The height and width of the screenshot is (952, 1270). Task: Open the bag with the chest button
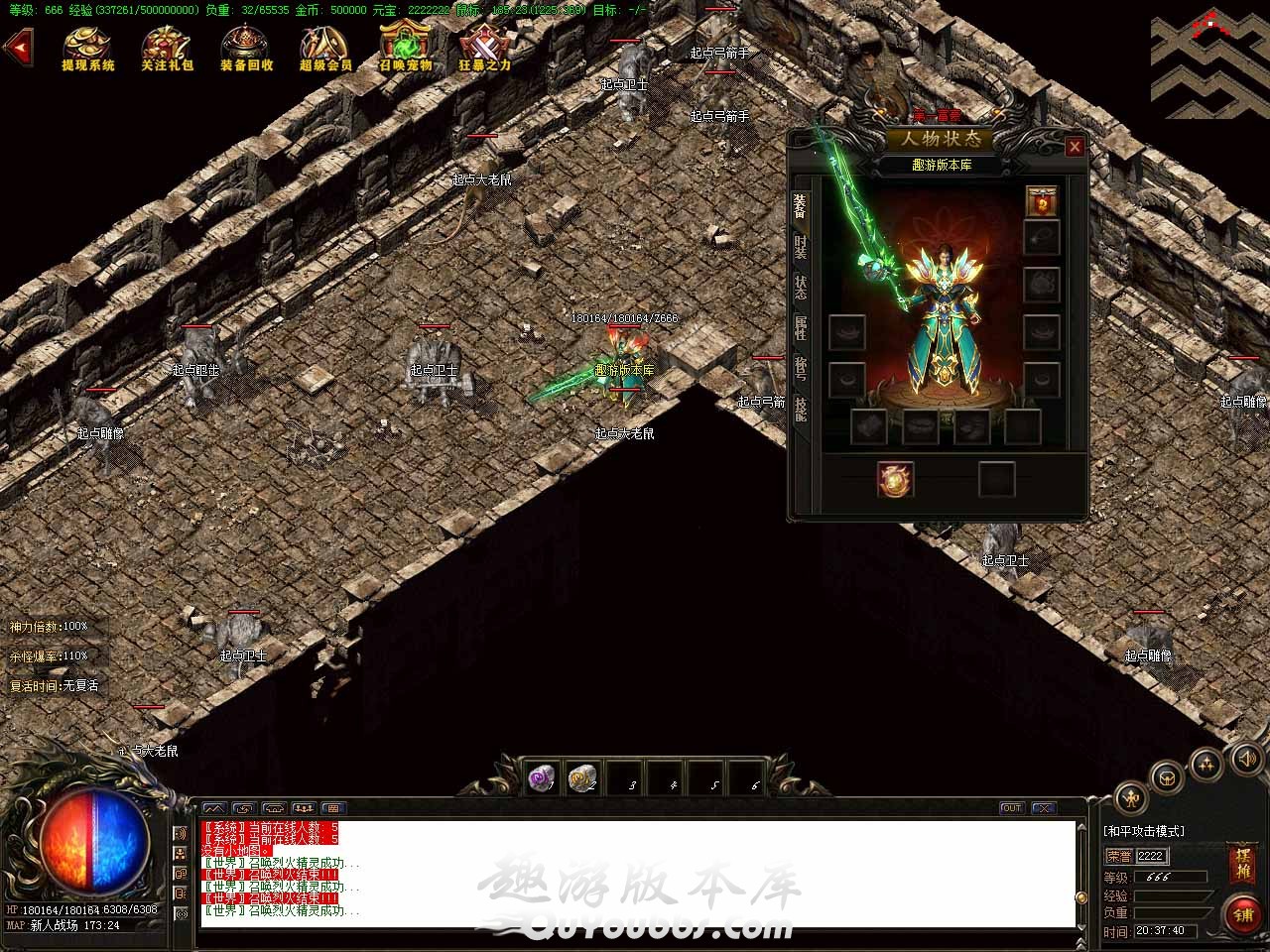[x=1168, y=776]
